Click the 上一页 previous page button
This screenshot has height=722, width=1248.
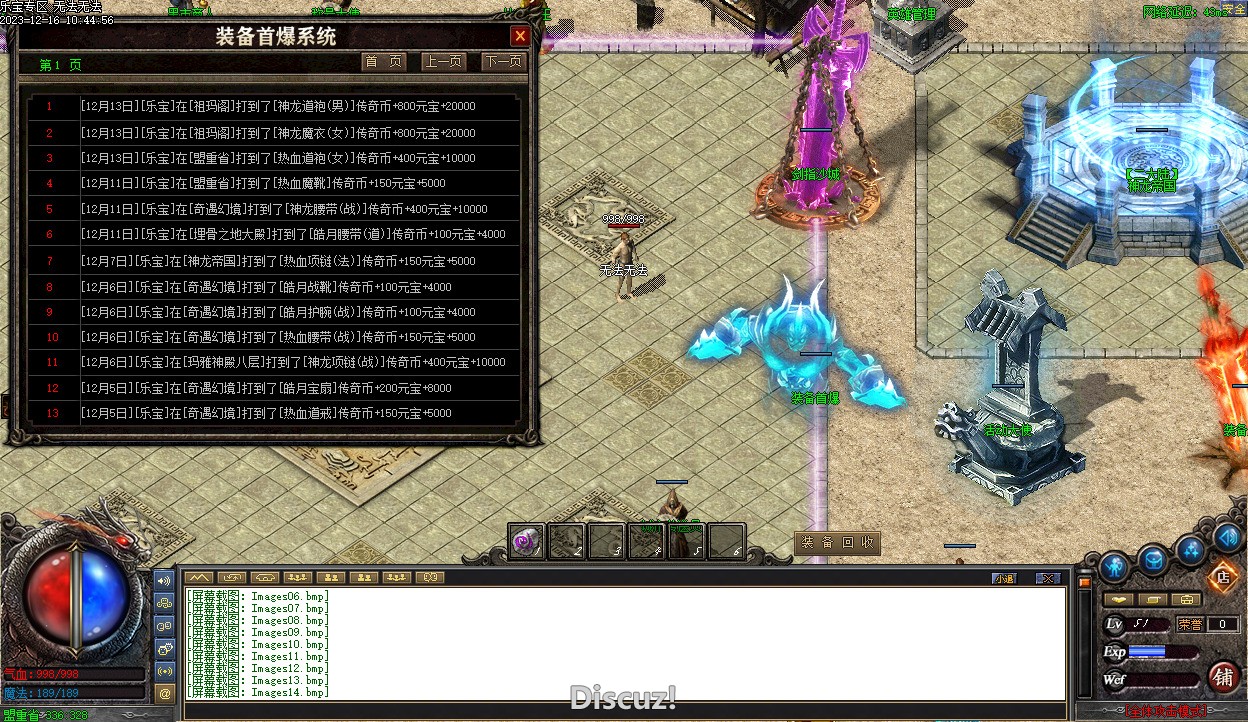443,62
